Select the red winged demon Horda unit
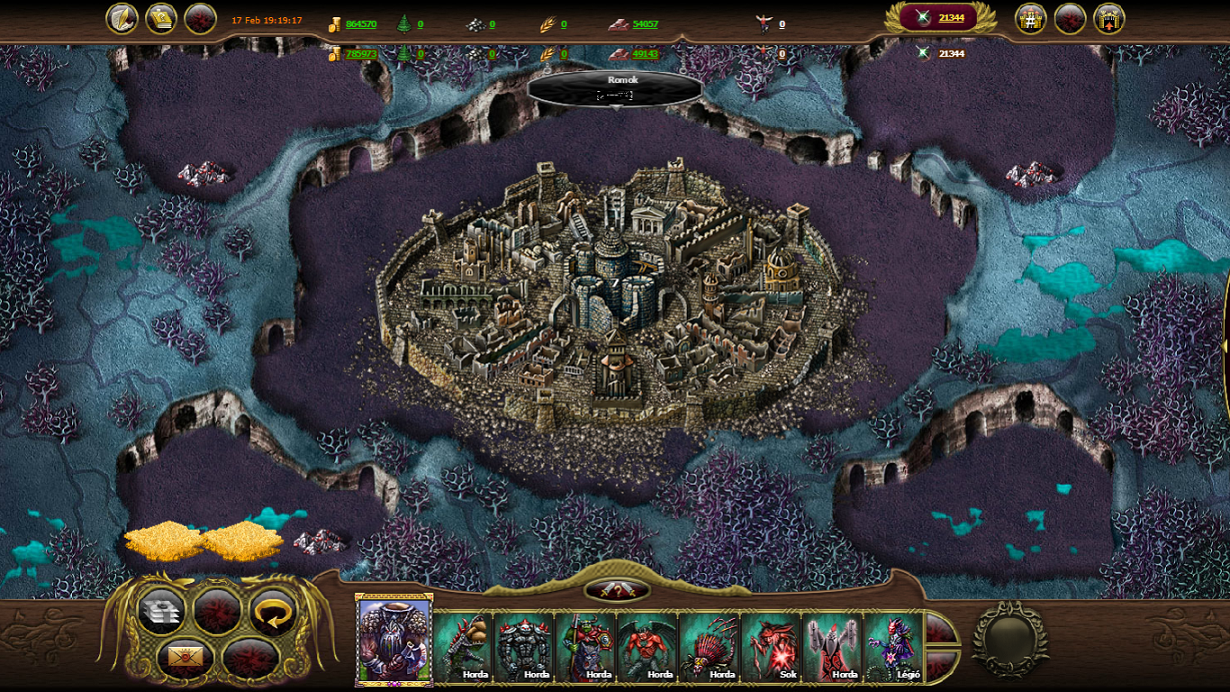Screen dimensions: 1230x692 [648, 647]
